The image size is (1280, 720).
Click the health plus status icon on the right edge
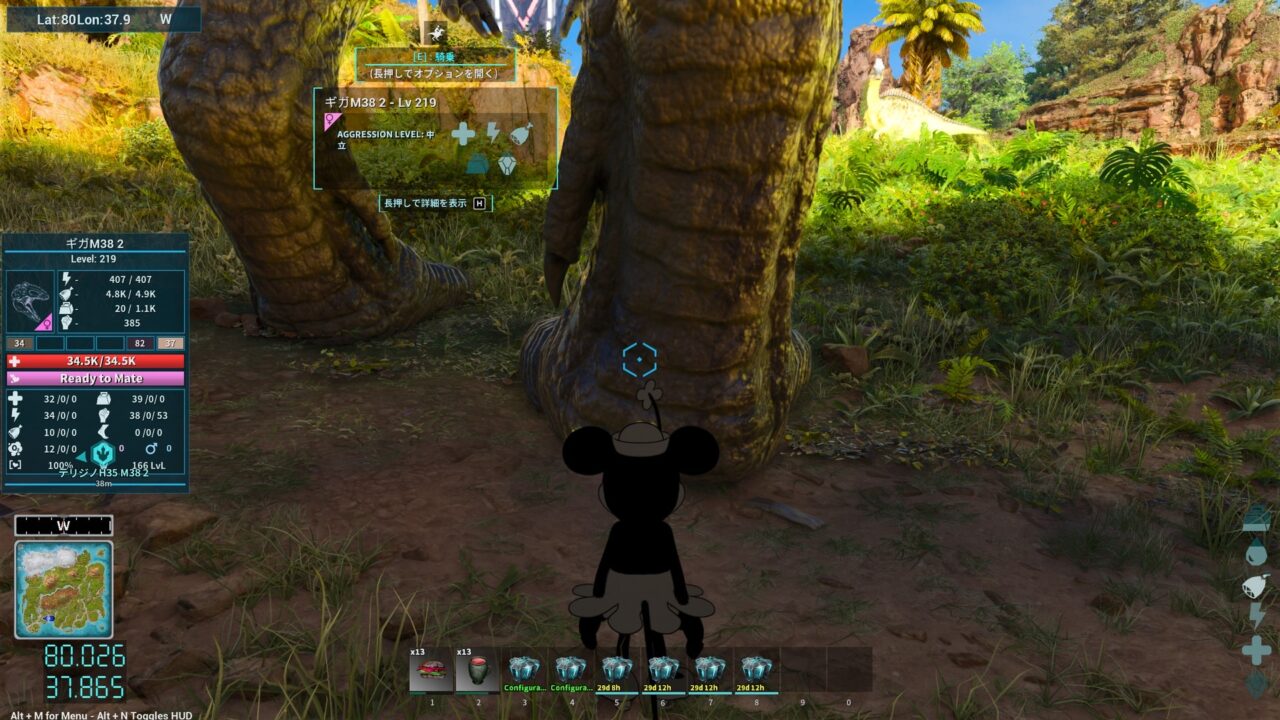pos(1255,647)
